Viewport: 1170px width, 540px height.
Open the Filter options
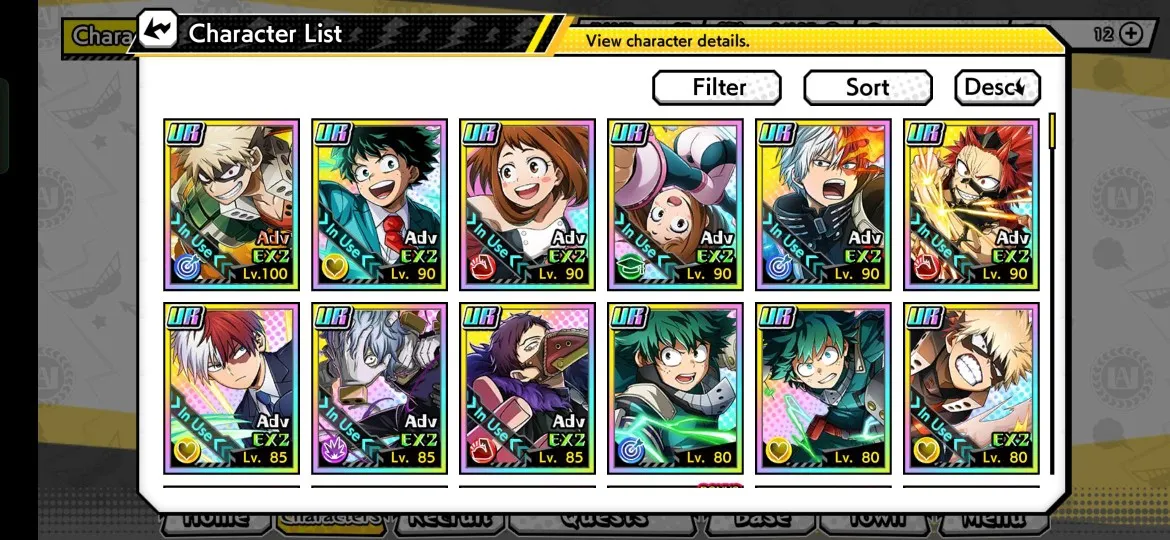[x=717, y=88]
